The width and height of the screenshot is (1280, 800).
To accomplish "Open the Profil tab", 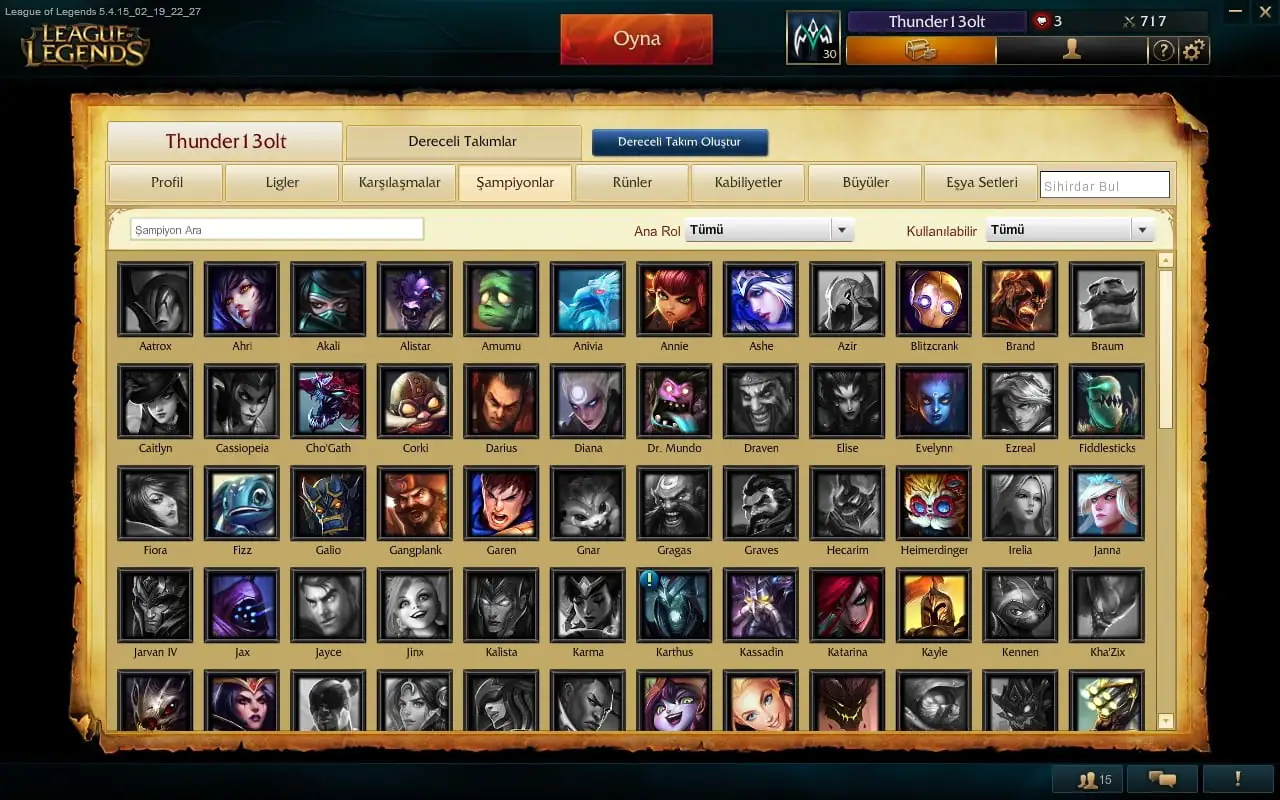I will pos(166,183).
